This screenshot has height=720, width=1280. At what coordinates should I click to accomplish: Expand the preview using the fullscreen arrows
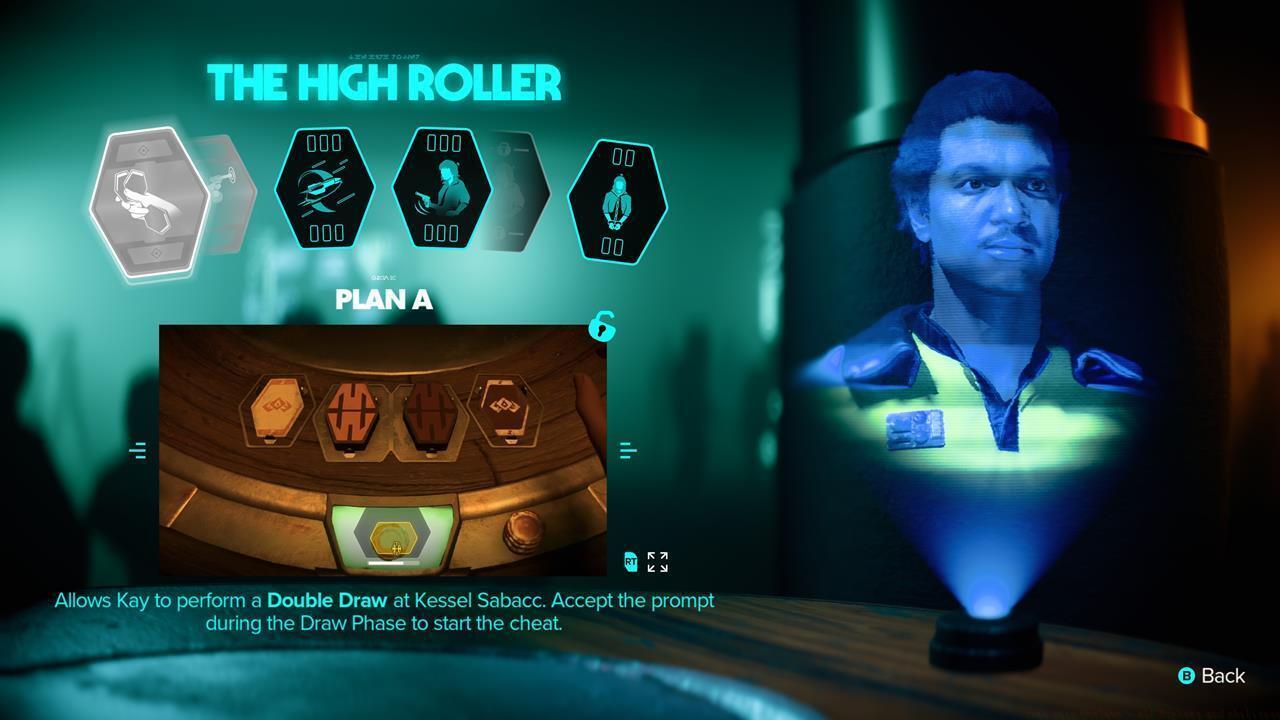pyautogui.click(x=656, y=561)
